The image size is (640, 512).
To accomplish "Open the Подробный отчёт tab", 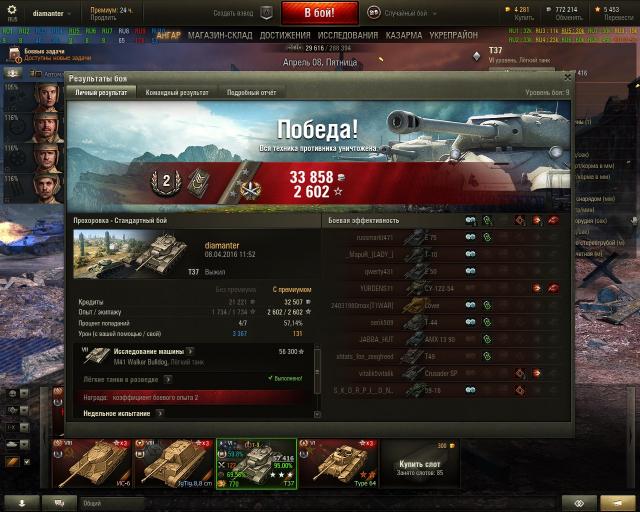I will click(x=251, y=92).
